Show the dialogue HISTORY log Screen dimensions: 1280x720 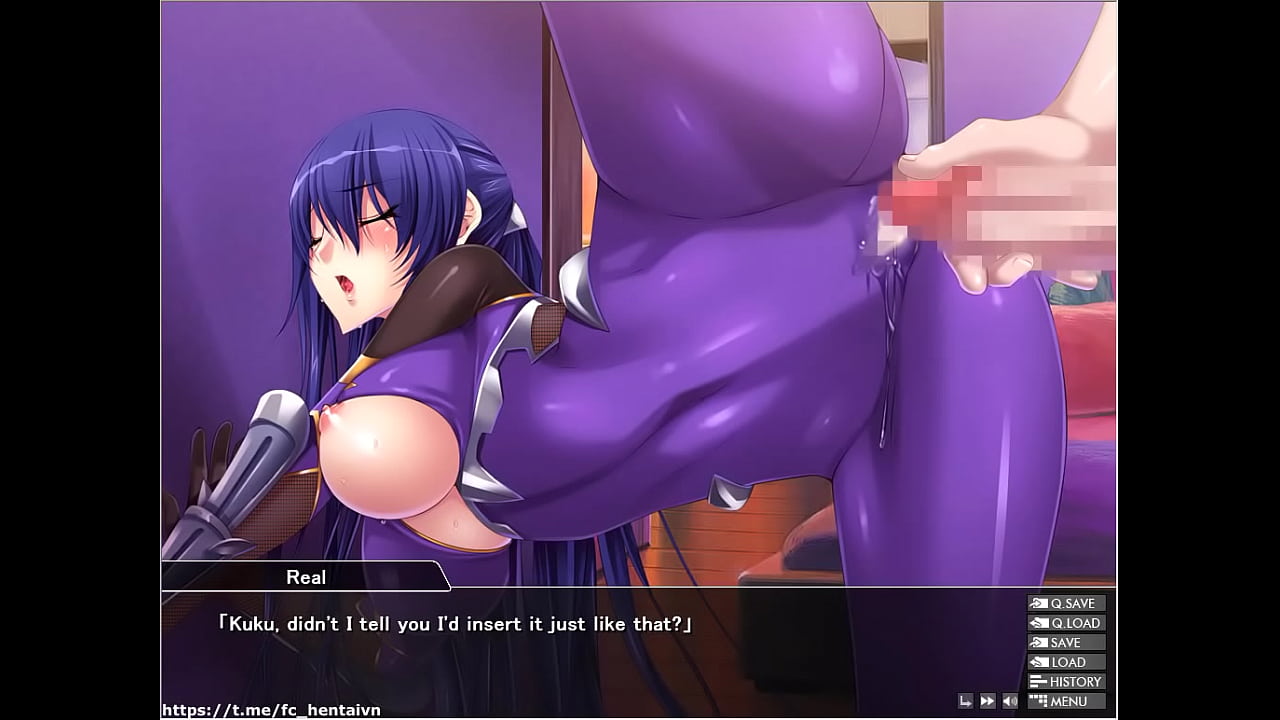tap(1066, 682)
